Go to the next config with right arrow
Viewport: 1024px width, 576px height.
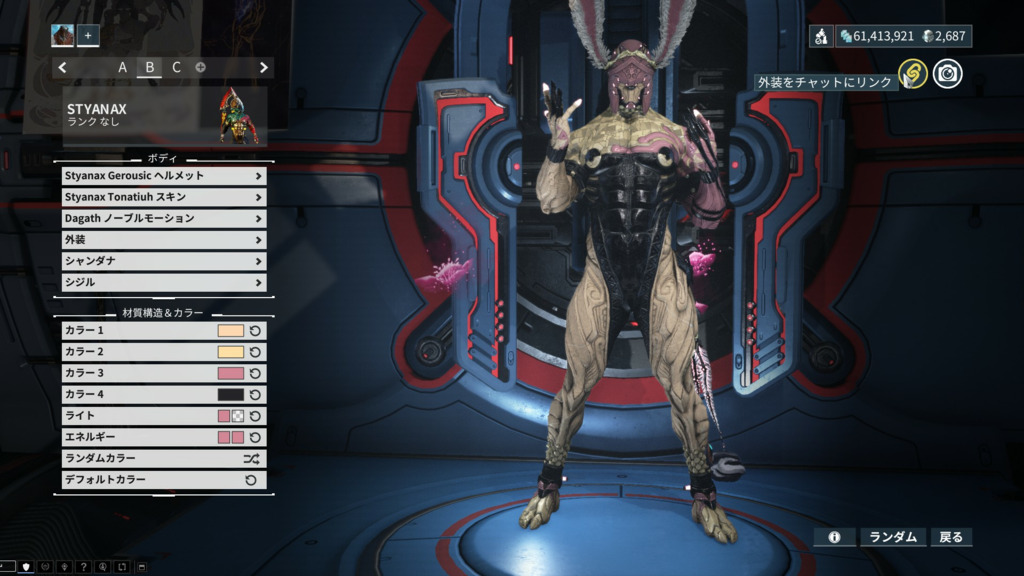[264, 67]
